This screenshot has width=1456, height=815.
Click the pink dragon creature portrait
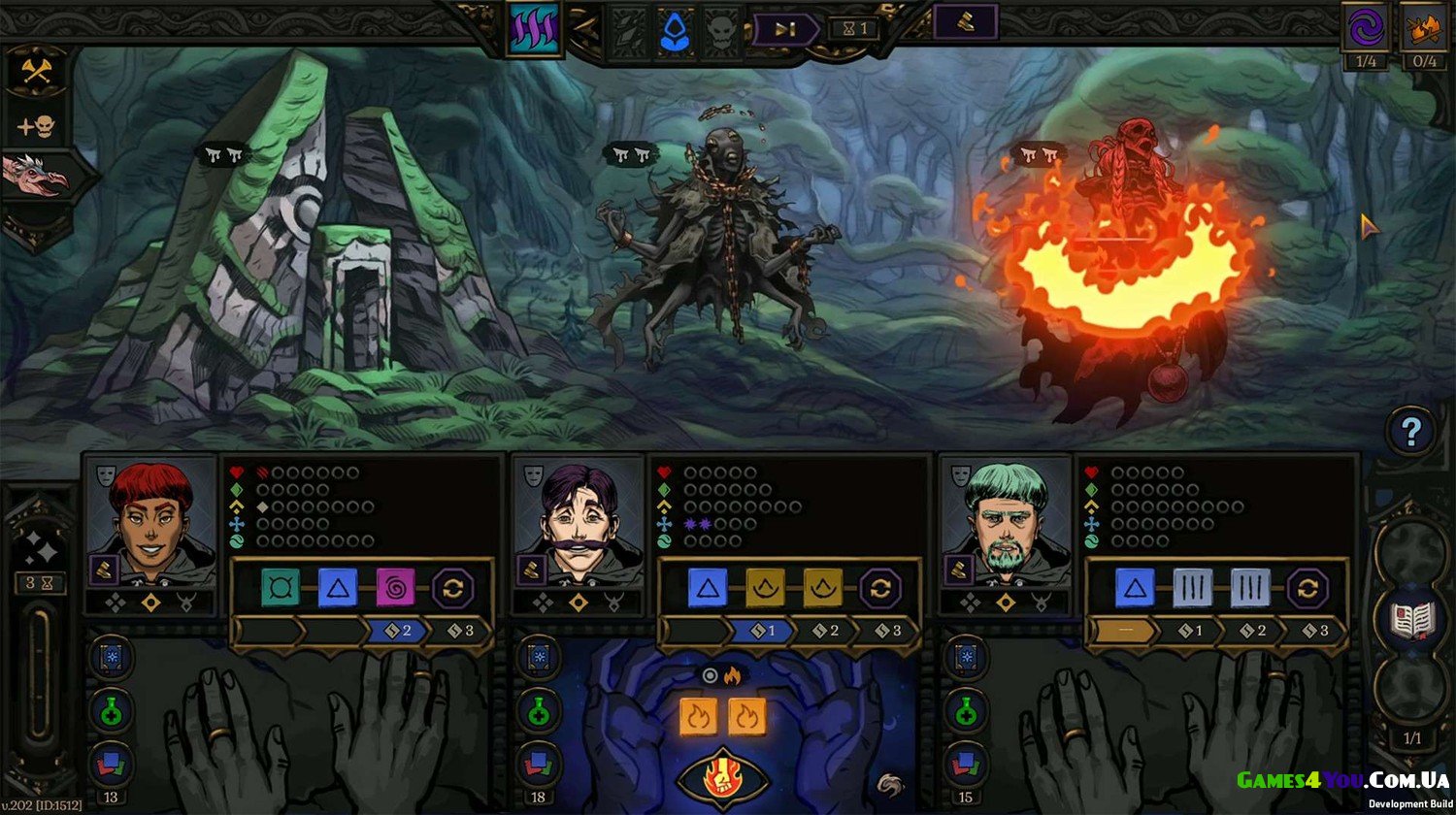coord(37,176)
